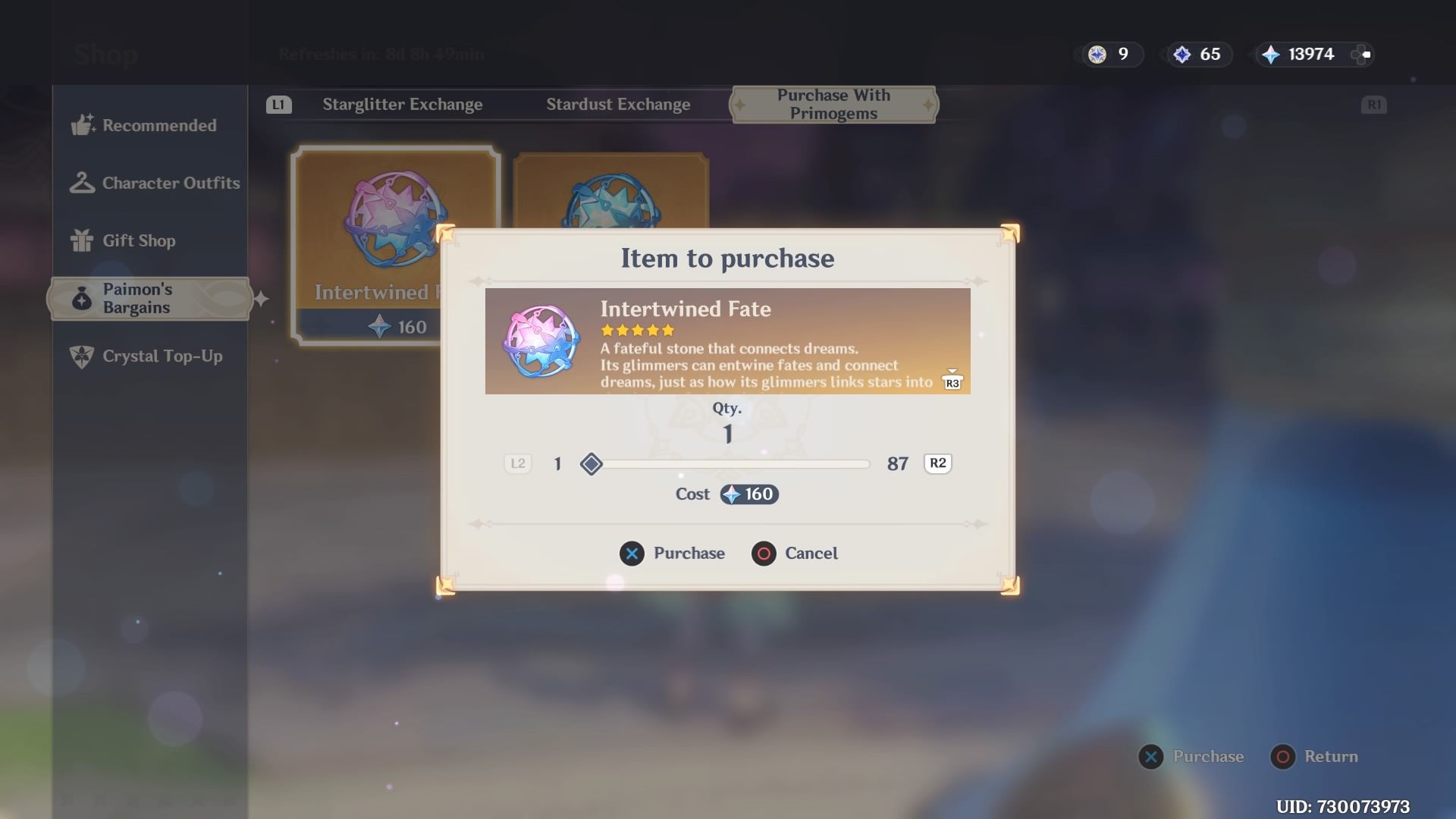This screenshot has height=819, width=1456.
Task: Click the Masterless Stardust currency counter
Action: (1198, 55)
